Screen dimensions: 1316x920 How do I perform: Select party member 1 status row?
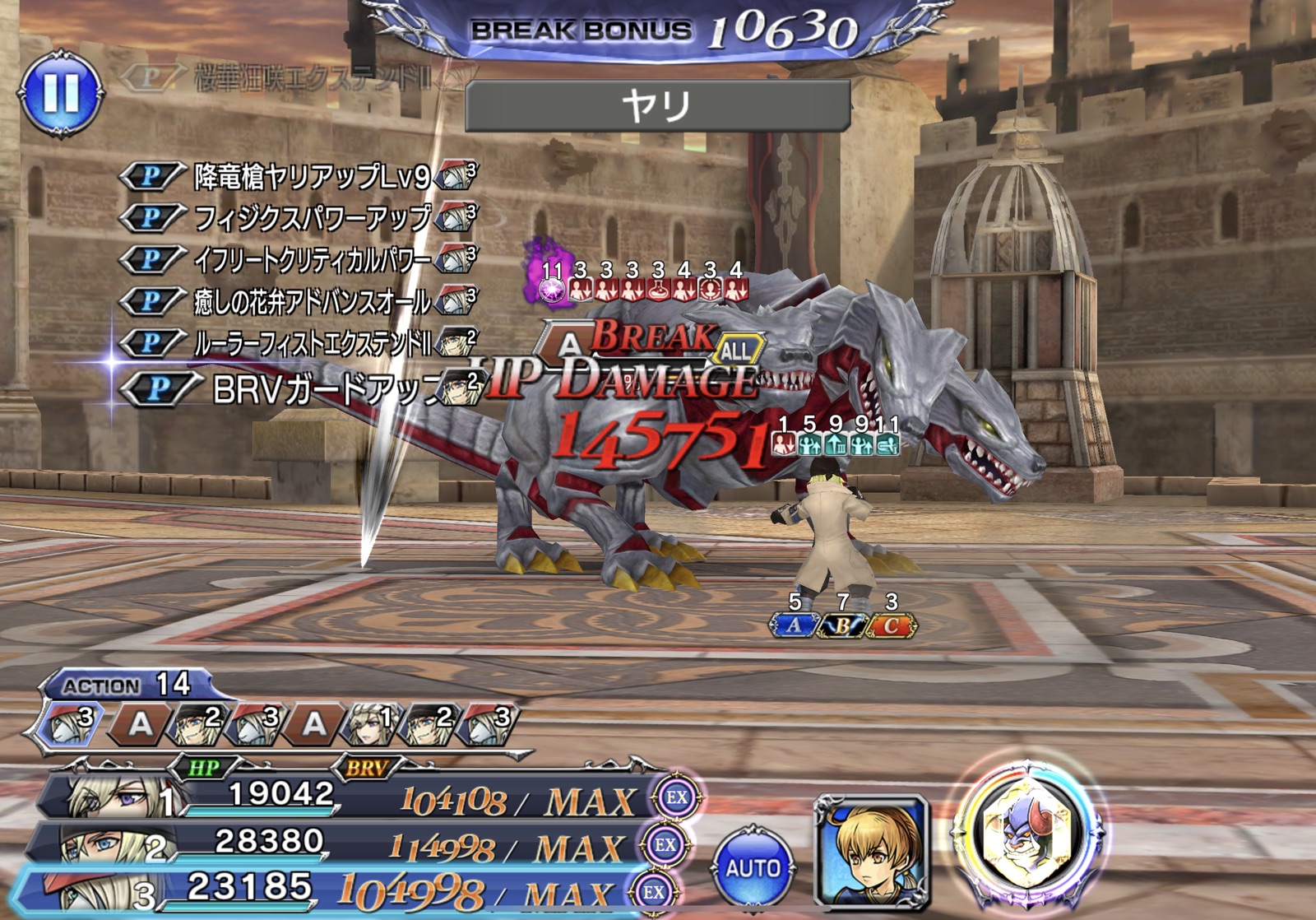point(345,797)
